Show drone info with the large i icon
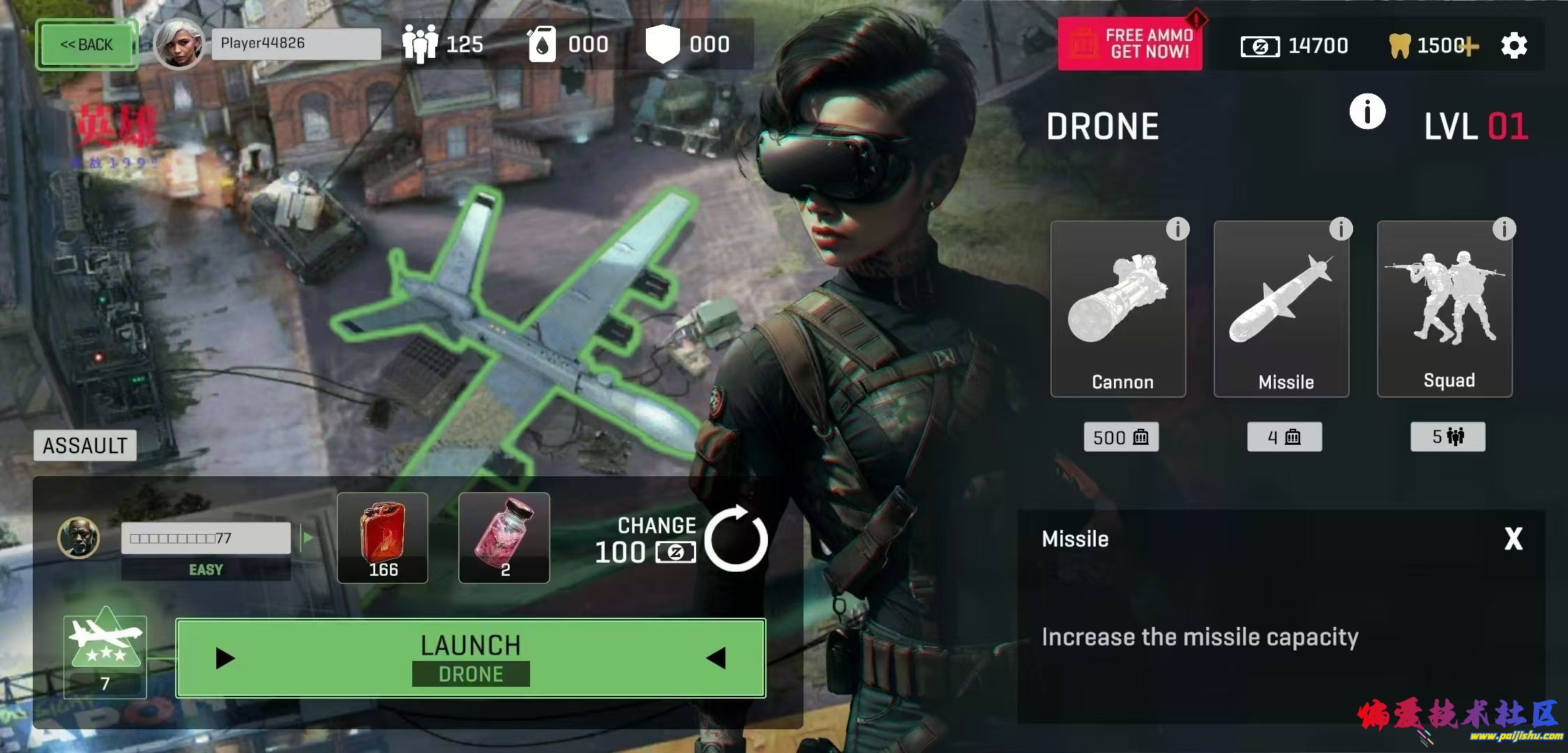Viewport: 1568px width, 753px height. tap(1367, 112)
